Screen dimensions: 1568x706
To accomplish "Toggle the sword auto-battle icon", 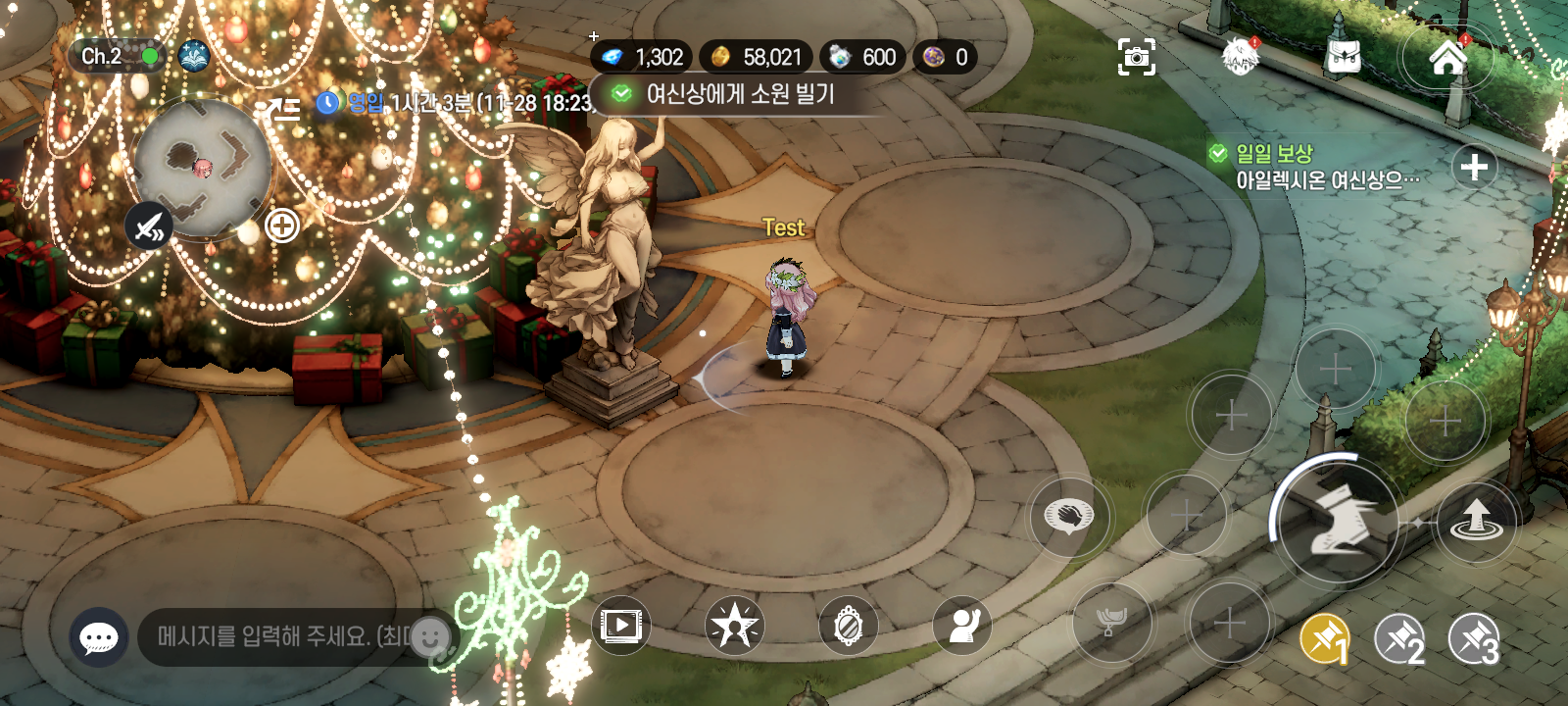I will (149, 227).
